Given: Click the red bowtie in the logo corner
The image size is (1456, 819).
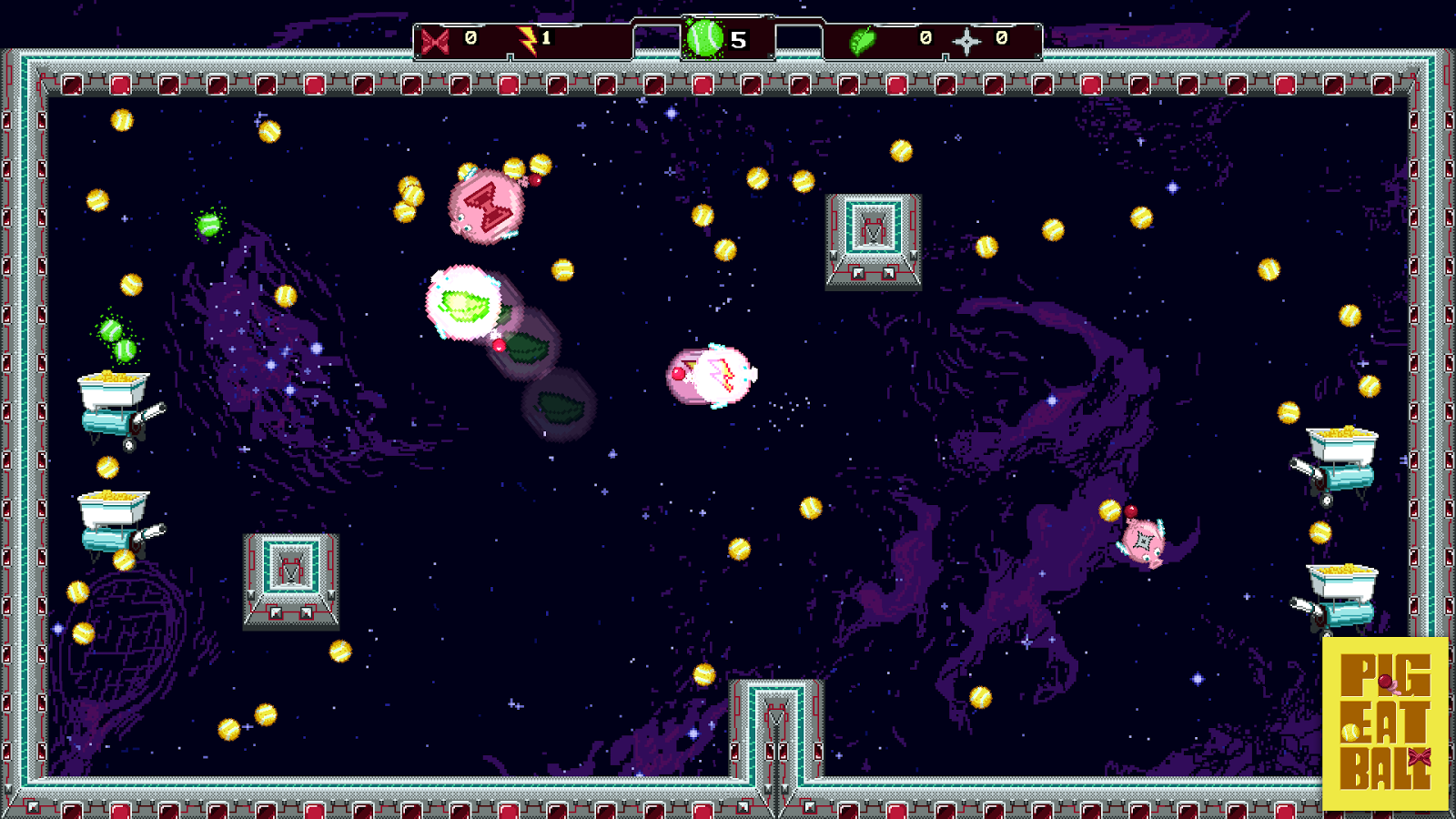Looking at the screenshot, I should [x=1420, y=756].
